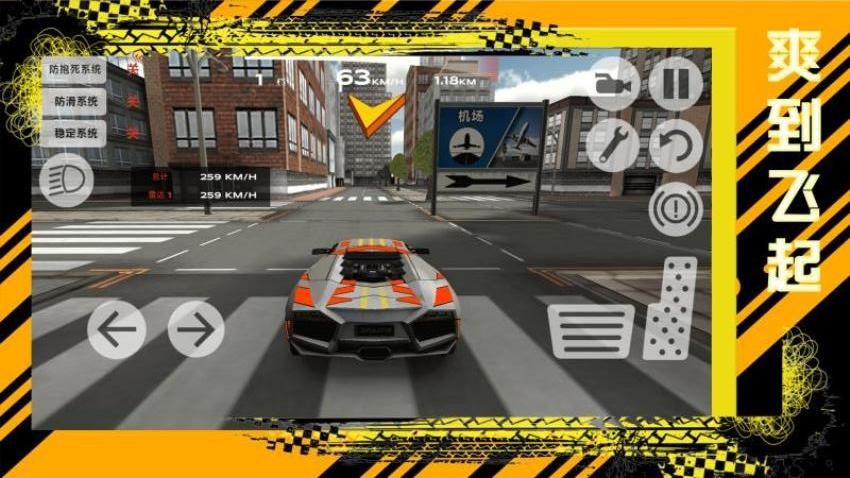Toggle the 防抱死系统 (ABS) button

click(x=74, y=70)
